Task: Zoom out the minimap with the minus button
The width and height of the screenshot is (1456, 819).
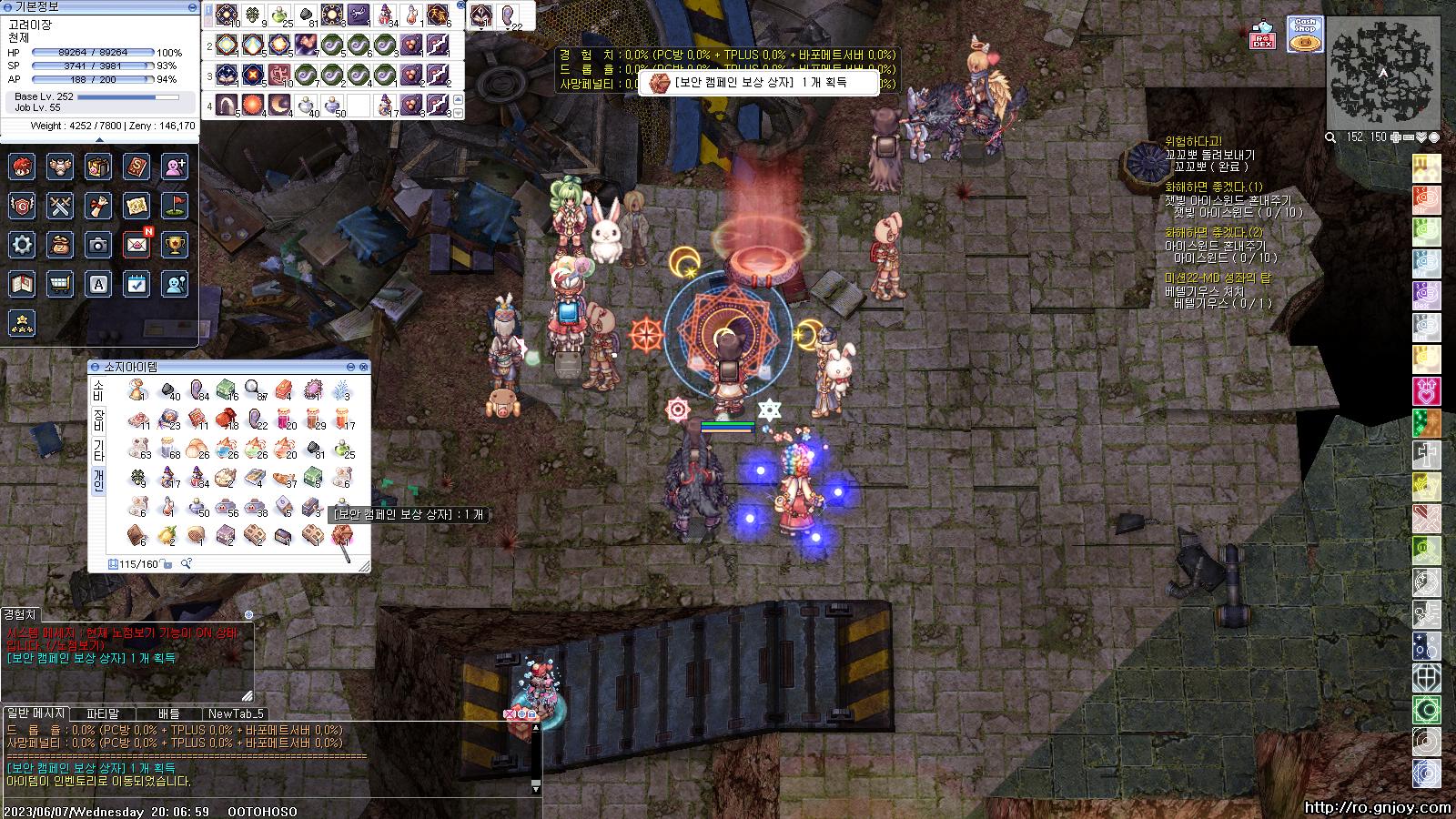Action: tap(1408, 137)
